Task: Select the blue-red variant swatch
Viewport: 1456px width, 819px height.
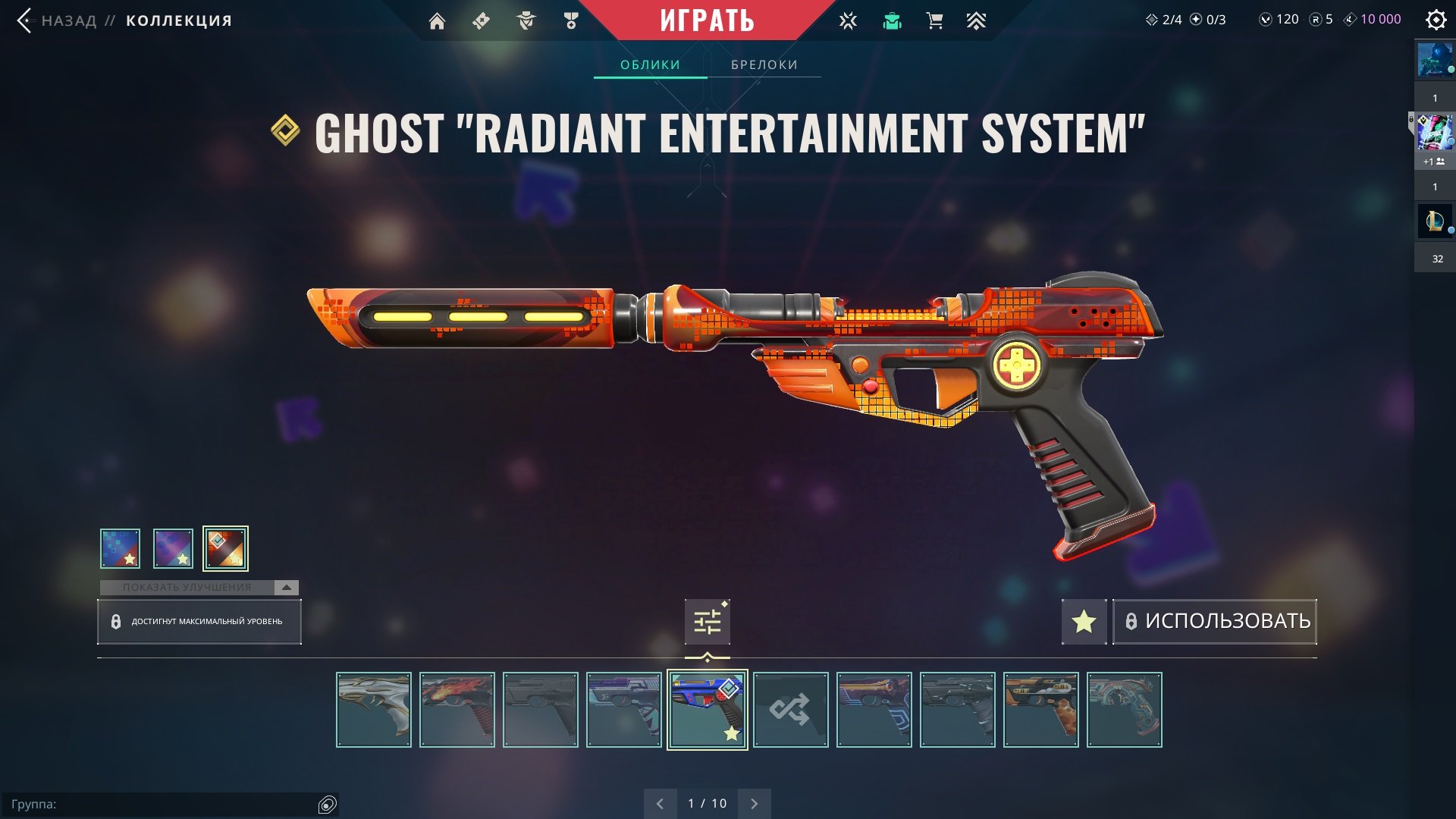Action: (x=121, y=548)
